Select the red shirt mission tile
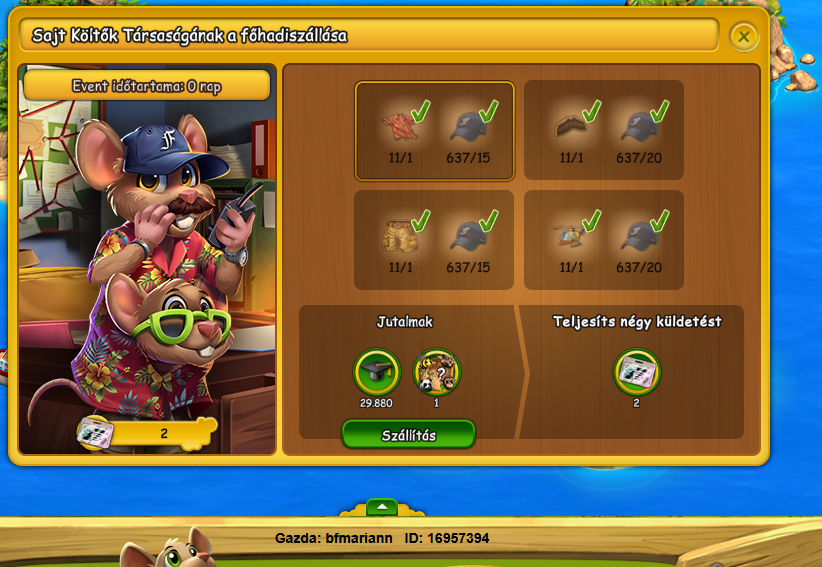Image resolution: width=822 pixels, height=567 pixels. pyautogui.click(x=435, y=131)
